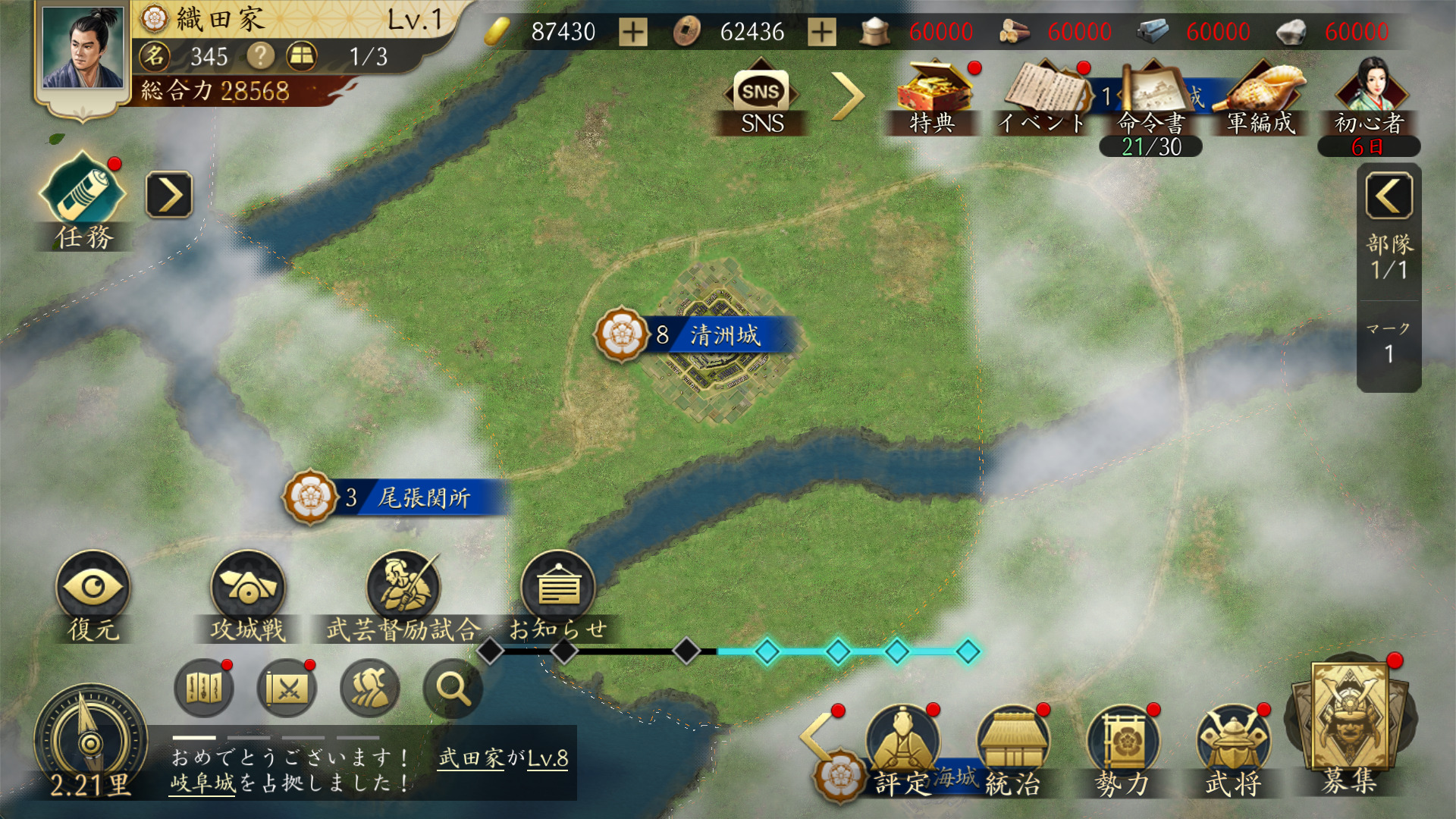Image resolution: width=1456 pixels, height=819 pixels.
Task: Open the 勢力 faction menu
Action: (1123, 746)
